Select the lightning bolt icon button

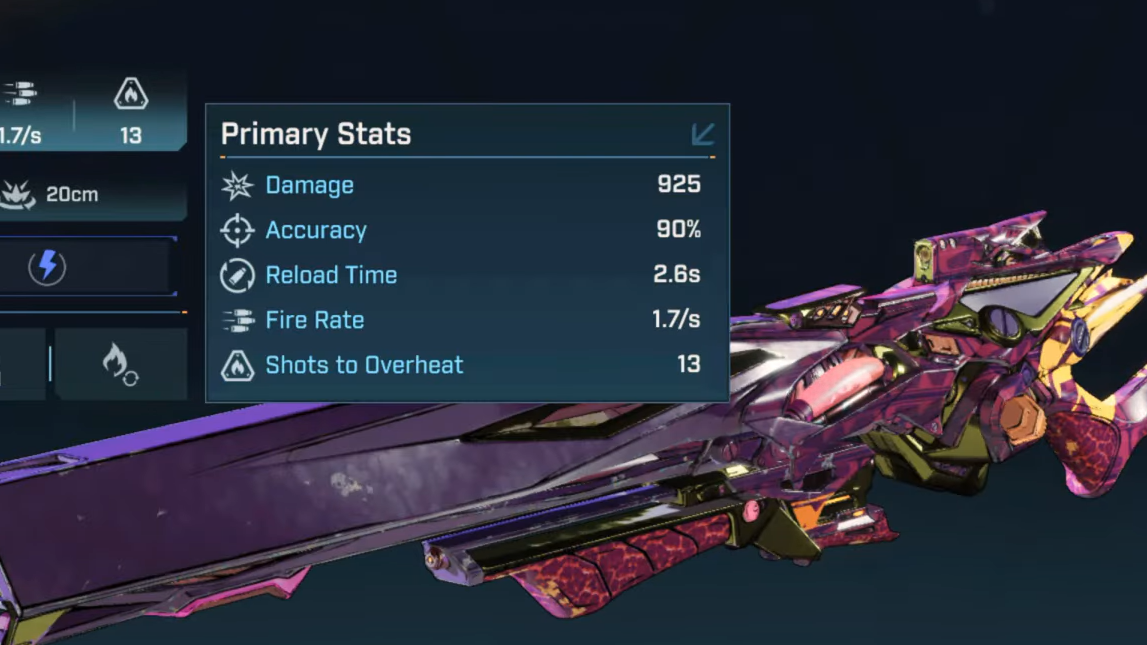click(x=47, y=267)
